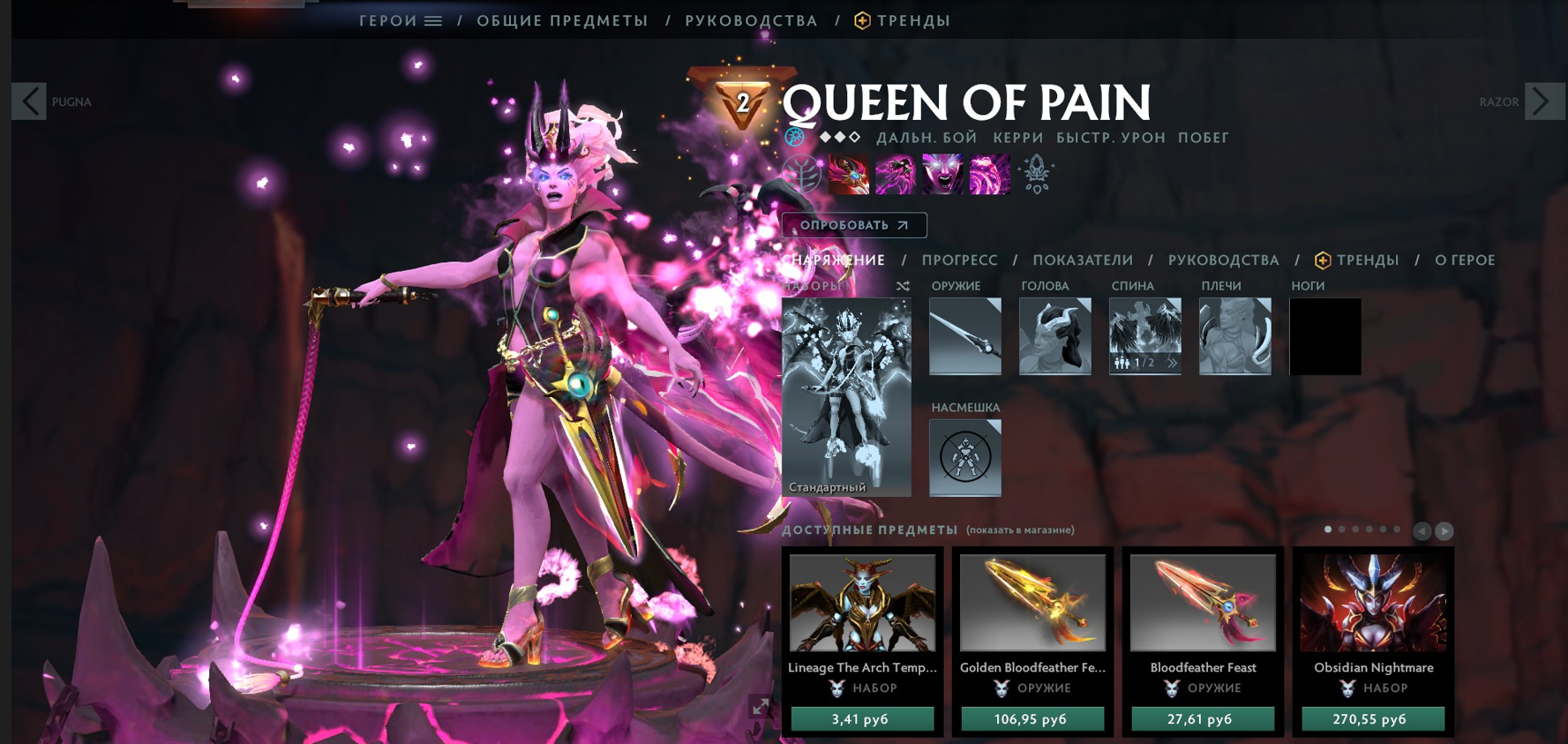Click the показать в магазине link
Screen dimensions: 1568x744
click(x=1020, y=530)
